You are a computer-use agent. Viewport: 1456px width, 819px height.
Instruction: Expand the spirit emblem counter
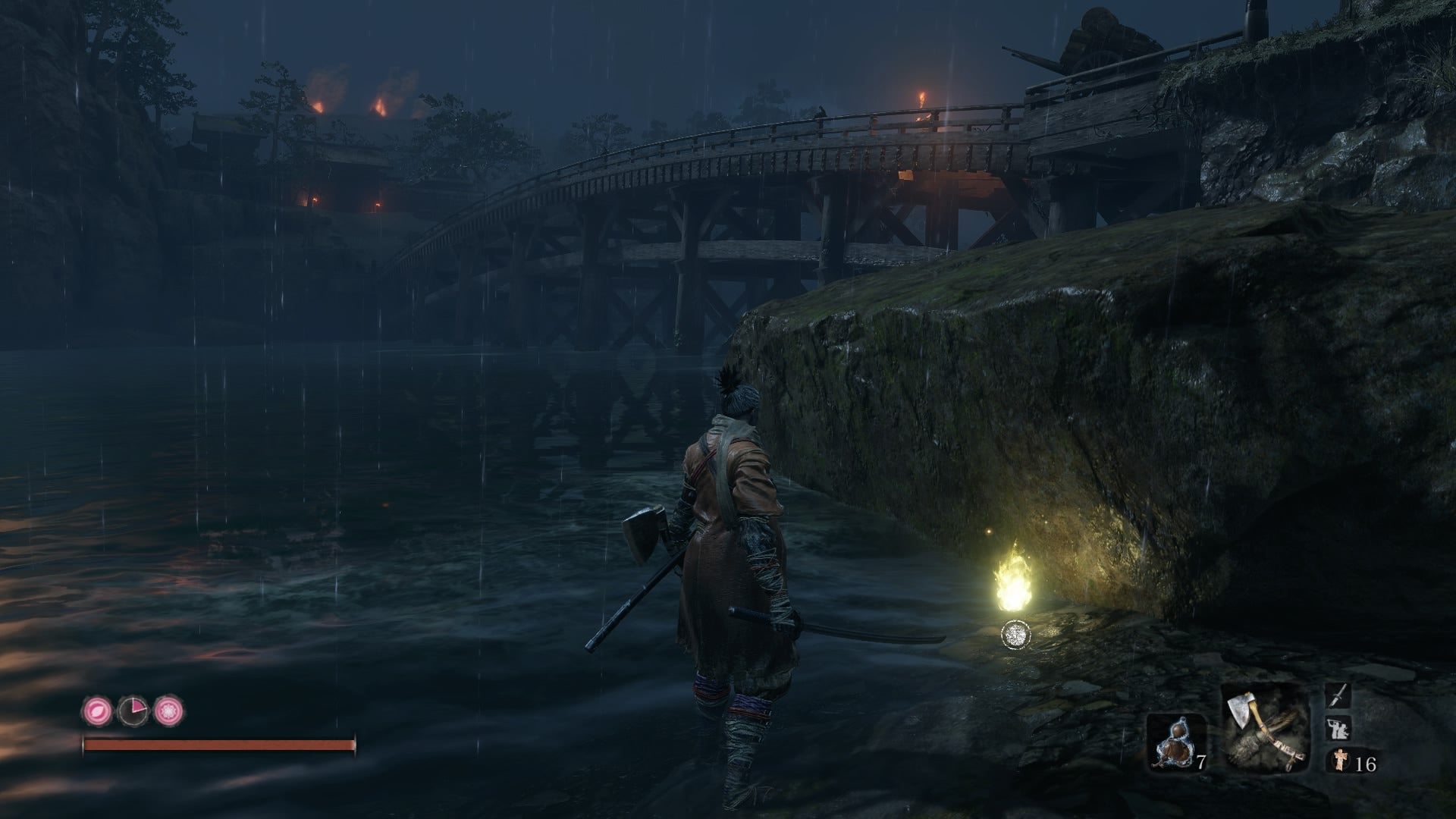pos(1365,764)
